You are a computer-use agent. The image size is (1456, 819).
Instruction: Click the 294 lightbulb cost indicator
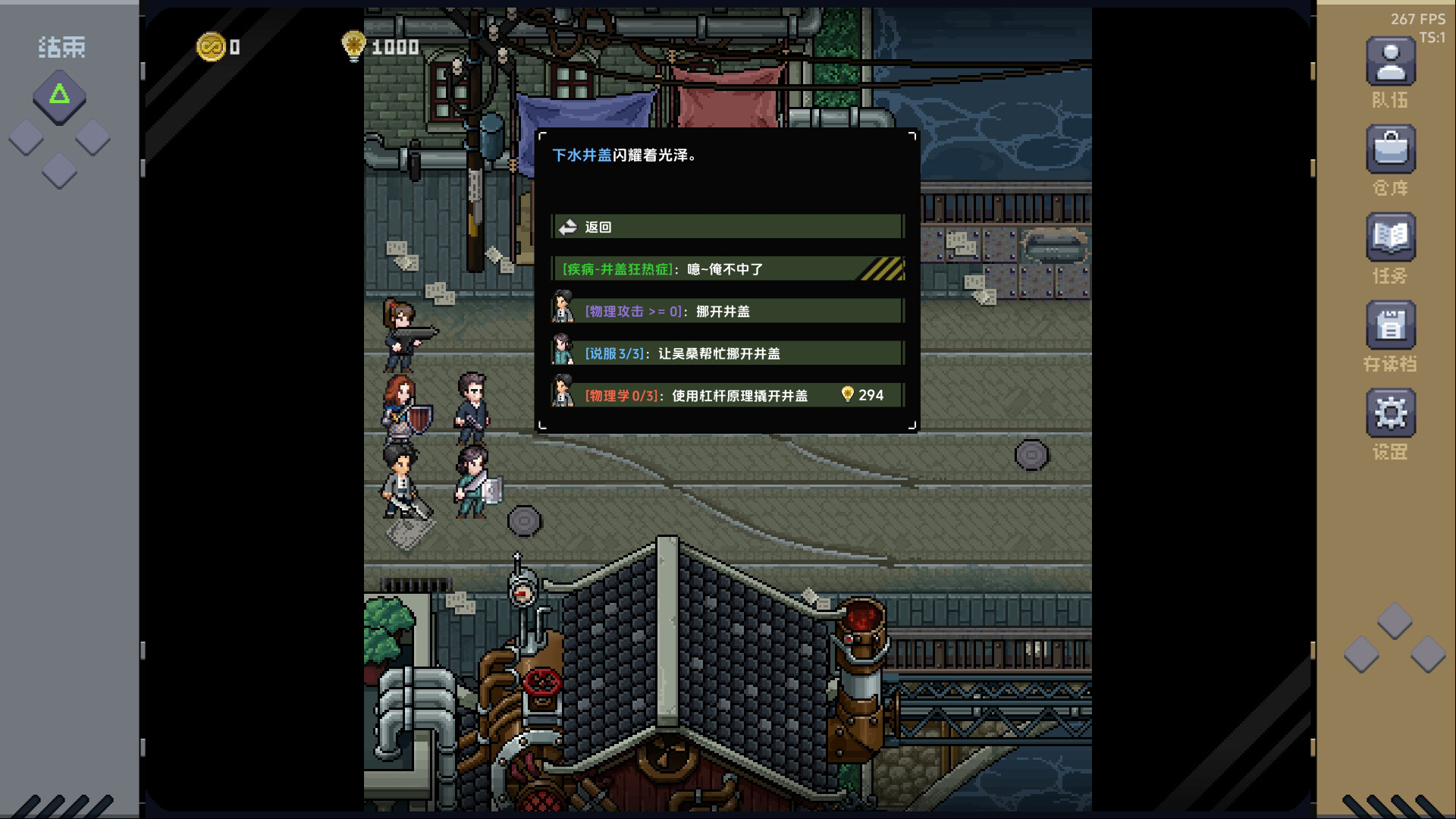tap(861, 394)
